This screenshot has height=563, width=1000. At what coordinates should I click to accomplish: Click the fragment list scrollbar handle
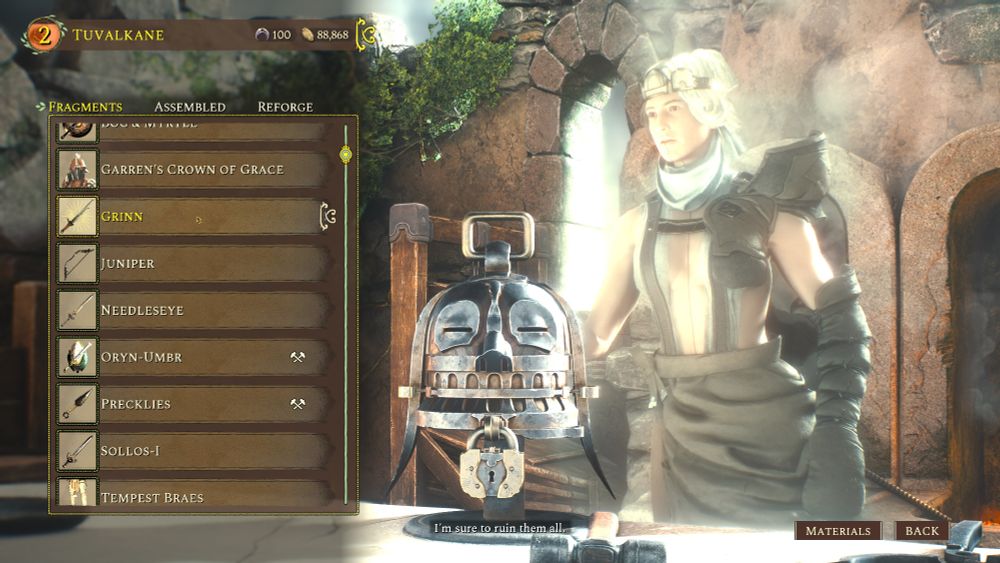pyautogui.click(x=346, y=154)
